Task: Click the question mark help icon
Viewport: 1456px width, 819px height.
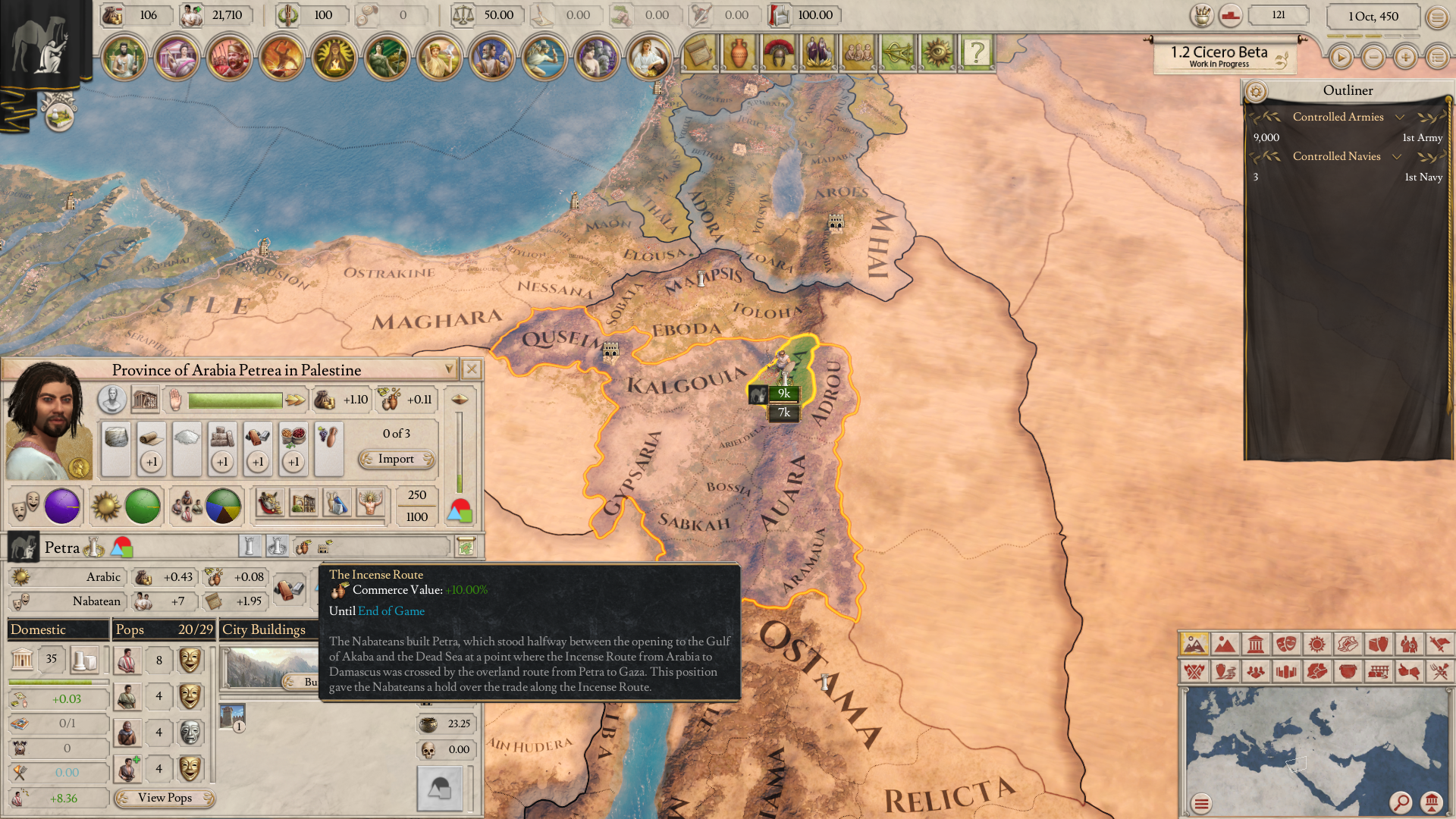Action: coord(977,52)
